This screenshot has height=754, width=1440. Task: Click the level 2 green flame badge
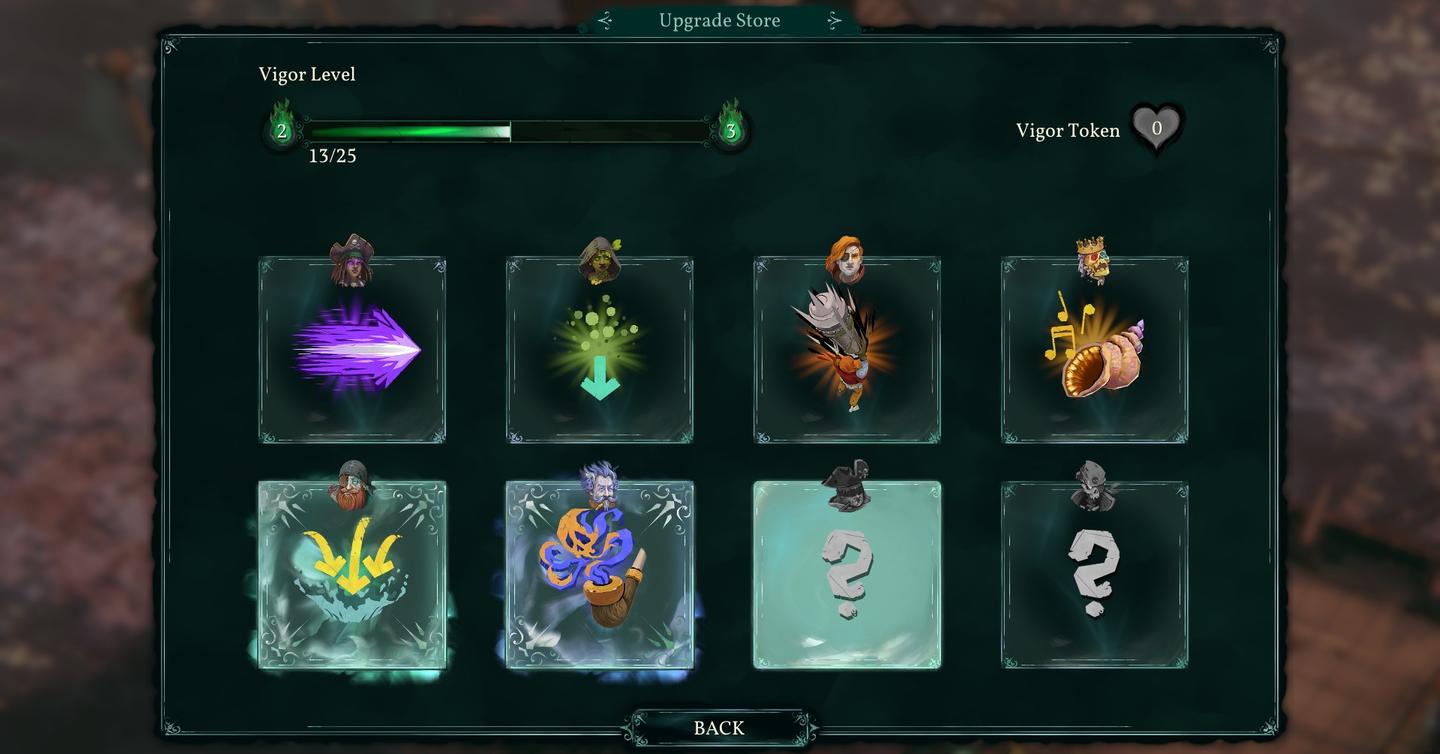pos(283,129)
